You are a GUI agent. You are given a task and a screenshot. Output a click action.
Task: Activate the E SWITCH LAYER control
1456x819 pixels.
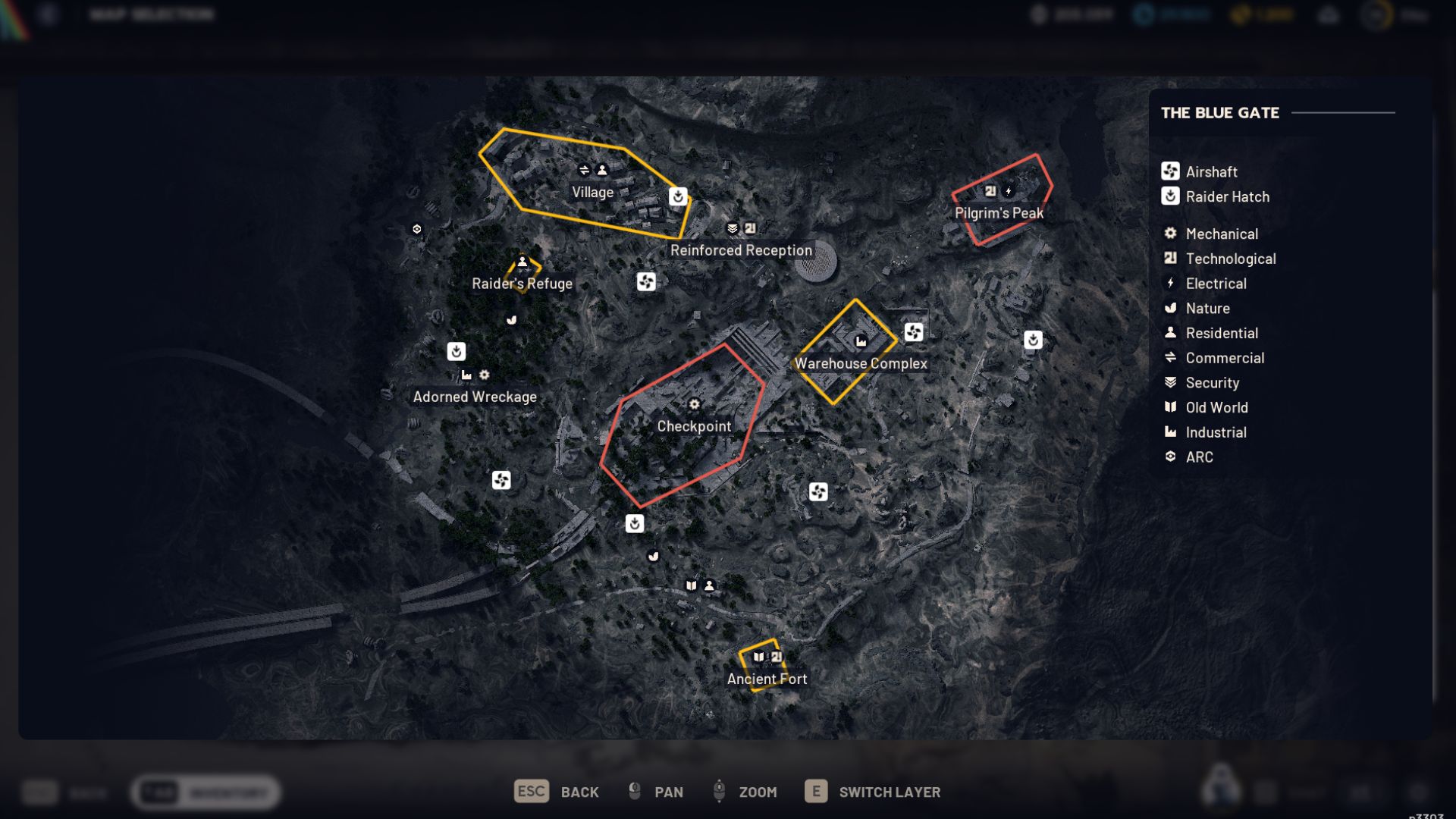[x=872, y=791]
